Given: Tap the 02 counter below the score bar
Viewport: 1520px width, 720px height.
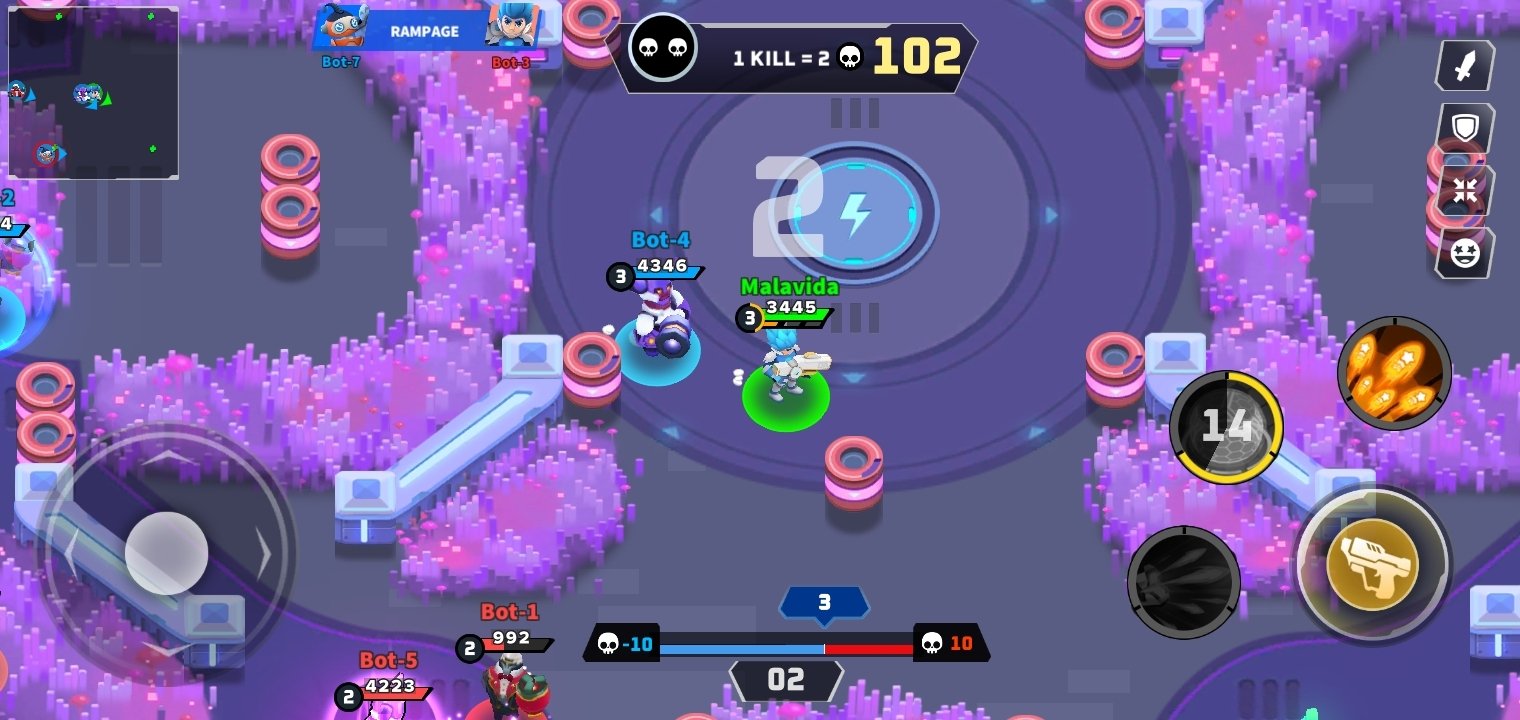Looking at the screenshot, I should pos(787,681).
